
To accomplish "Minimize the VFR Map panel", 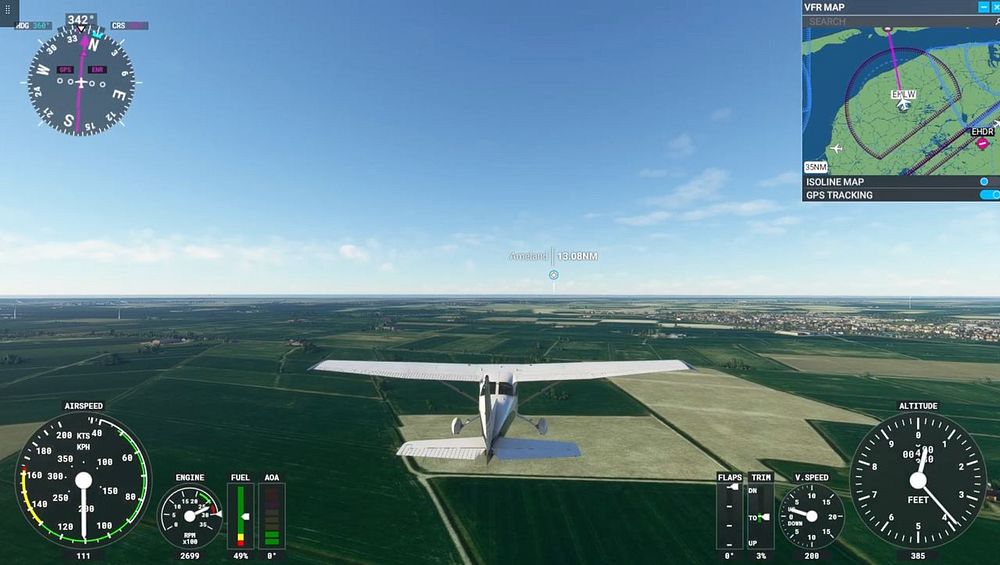I will 982,7.
